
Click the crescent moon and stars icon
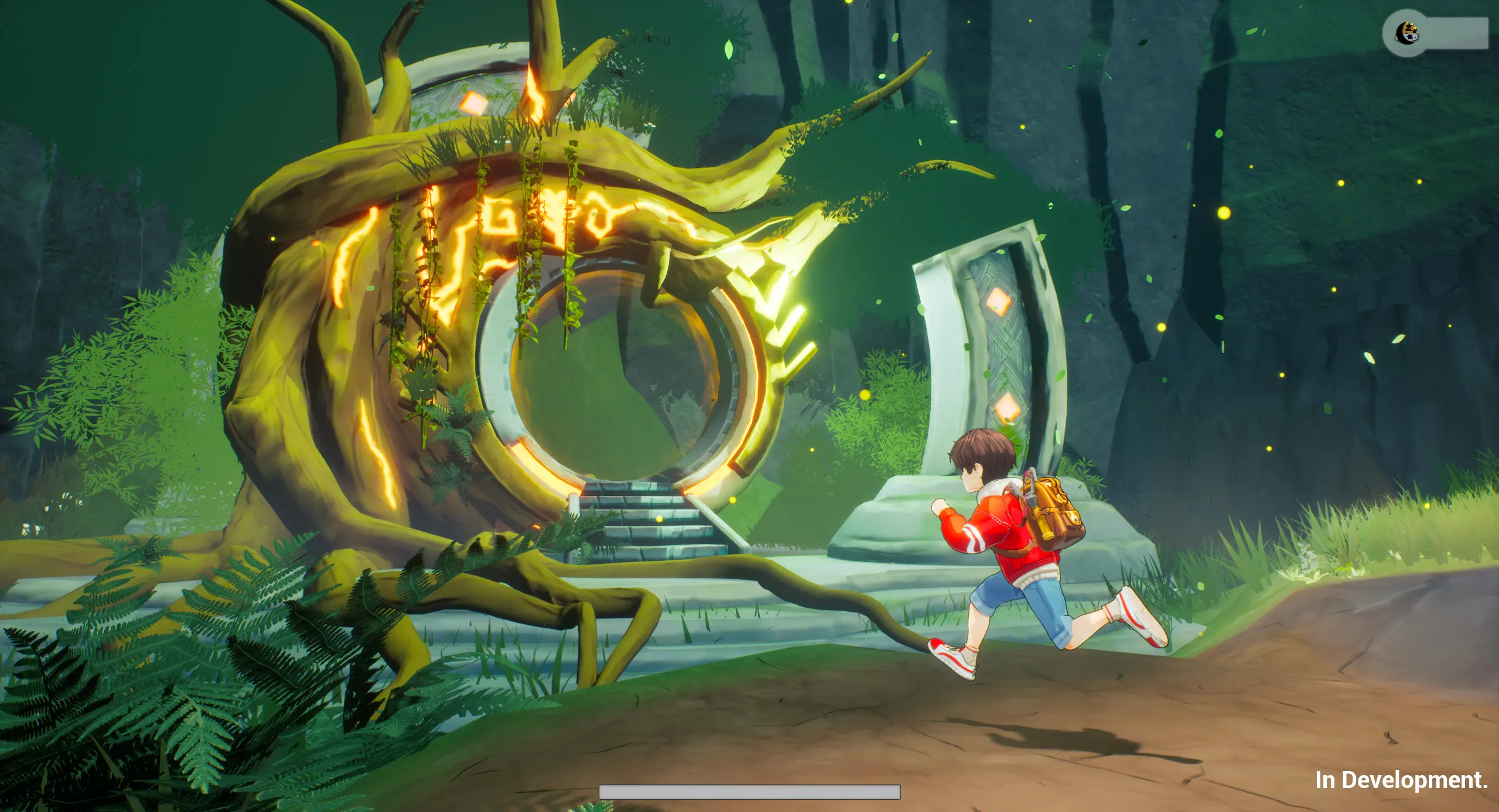tap(1406, 33)
